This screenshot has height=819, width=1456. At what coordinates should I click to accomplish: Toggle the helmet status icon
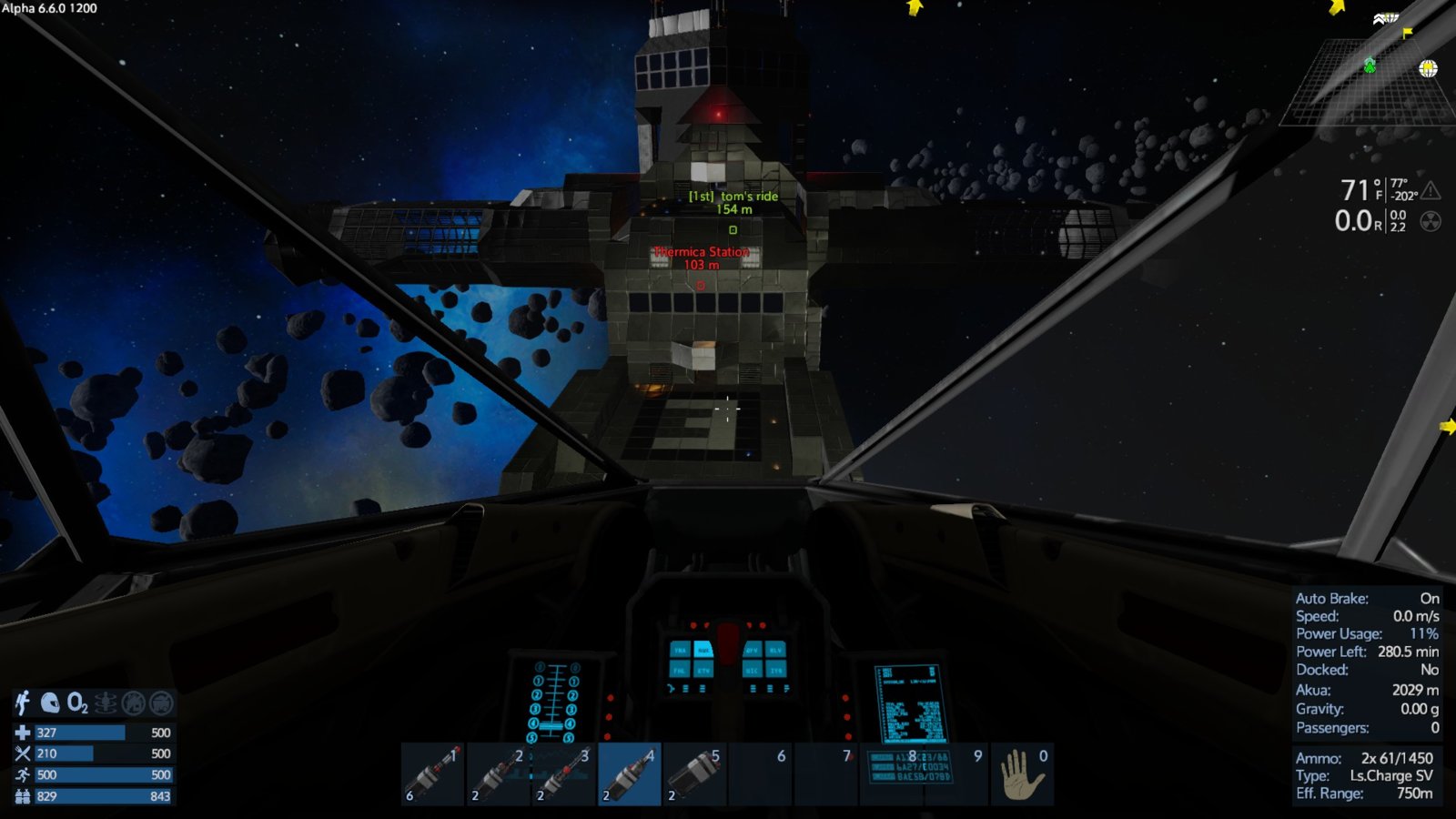coord(50,703)
